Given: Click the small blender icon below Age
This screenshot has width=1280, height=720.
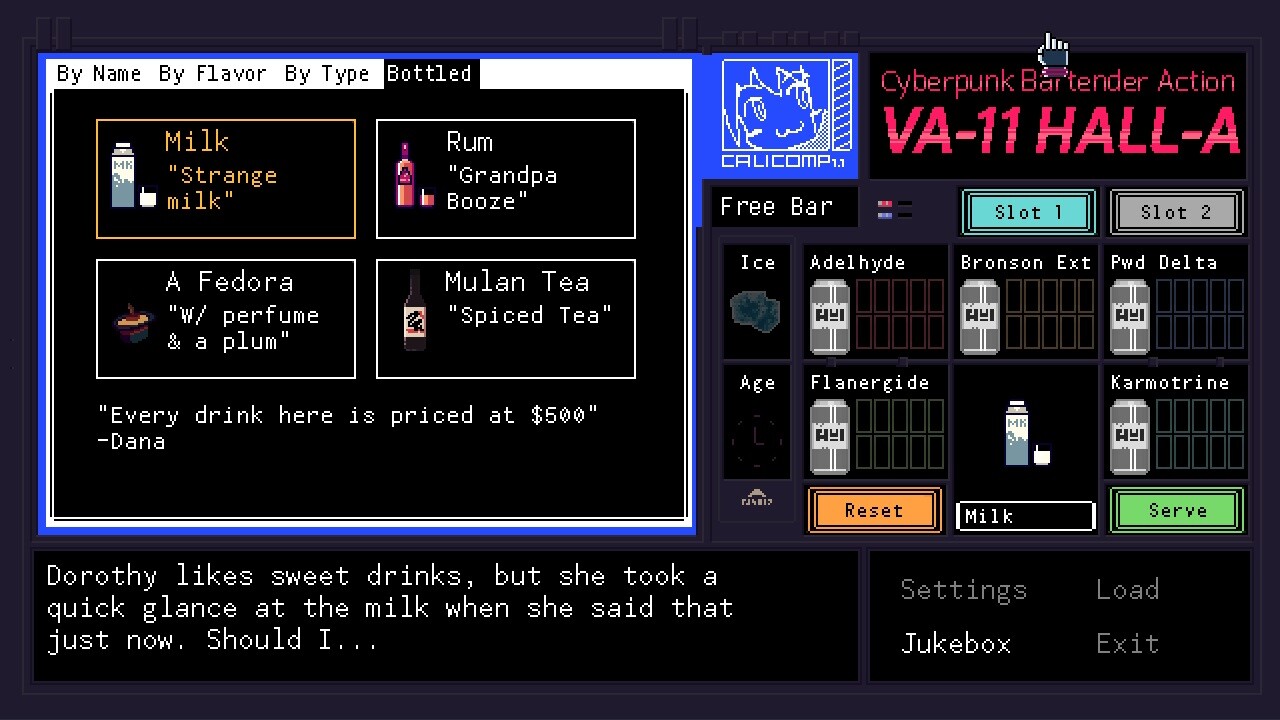Looking at the screenshot, I should pos(757,496).
